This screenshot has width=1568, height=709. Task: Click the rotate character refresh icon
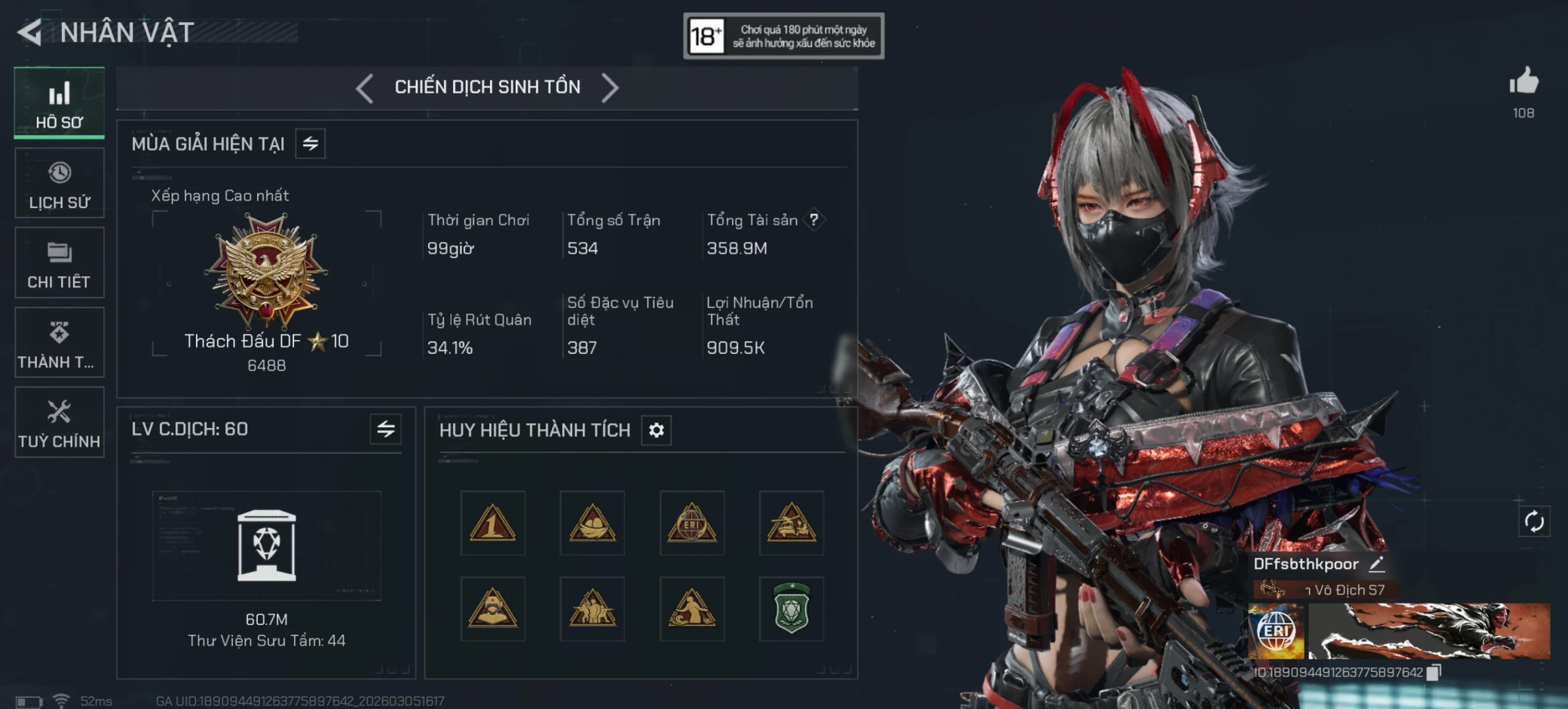[1534, 522]
